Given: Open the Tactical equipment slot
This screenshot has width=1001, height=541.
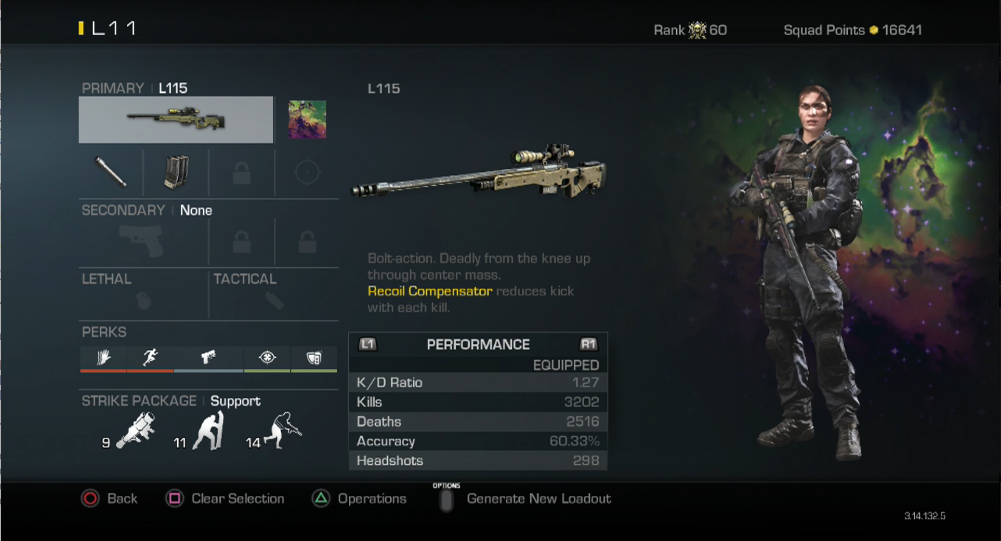Looking at the screenshot, I should [274, 298].
